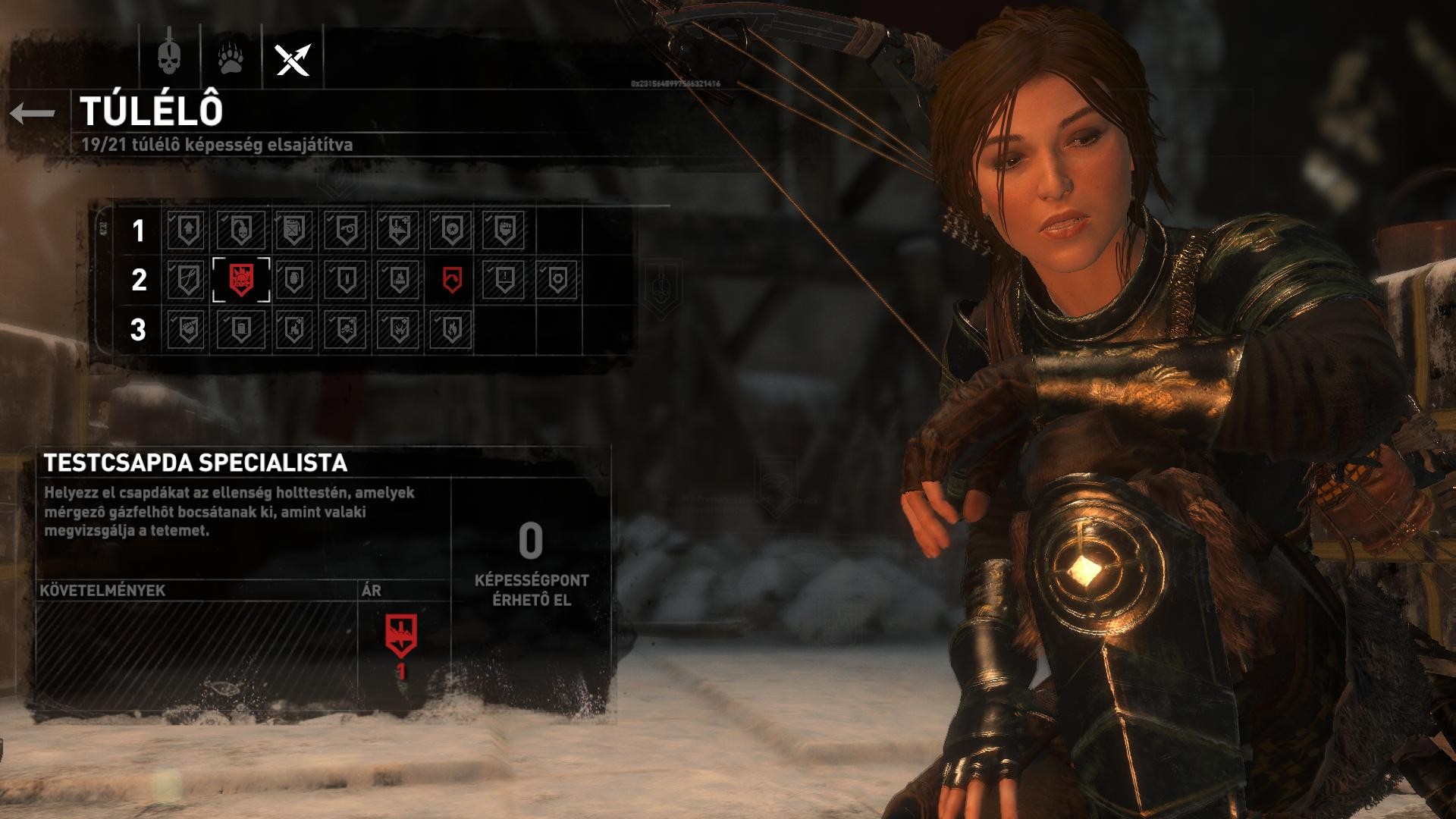Select the crossed knife and arrow tab
This screenshot has height=819, width=1456.
point(293,58)
